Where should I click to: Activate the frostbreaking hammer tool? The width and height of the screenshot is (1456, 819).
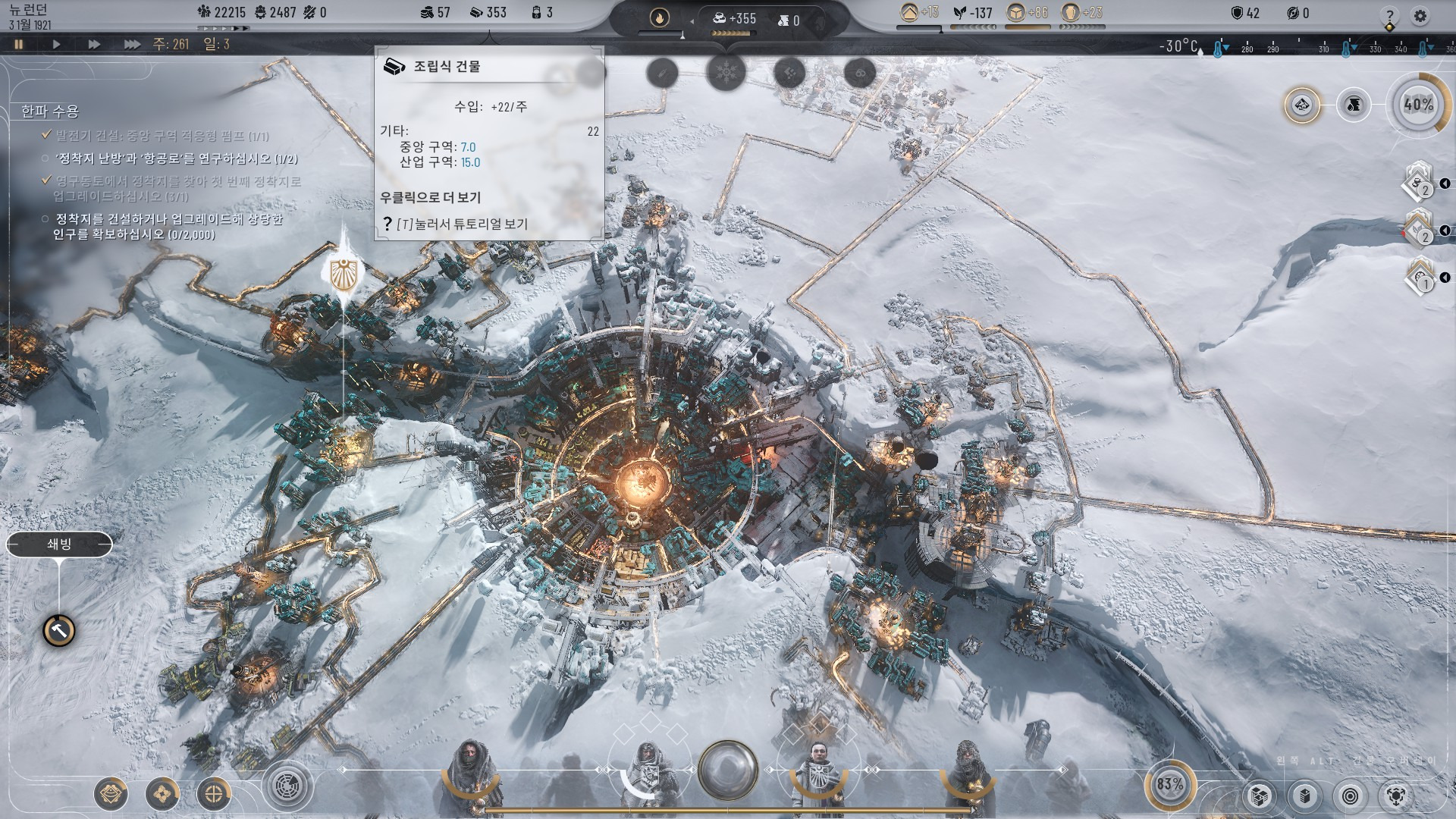coord(58,630)
